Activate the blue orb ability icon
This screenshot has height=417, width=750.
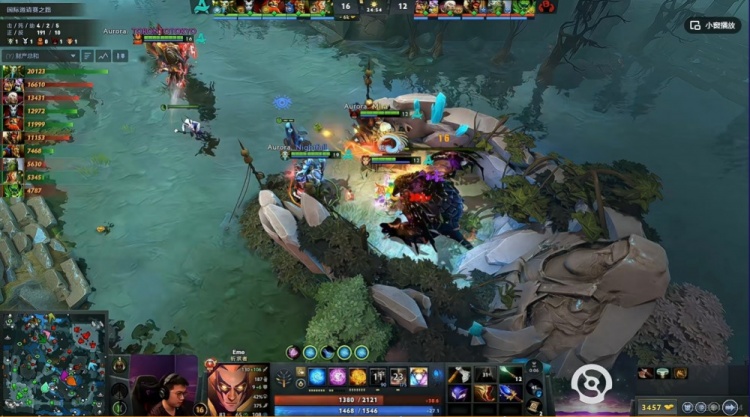(x=317, y=377)
